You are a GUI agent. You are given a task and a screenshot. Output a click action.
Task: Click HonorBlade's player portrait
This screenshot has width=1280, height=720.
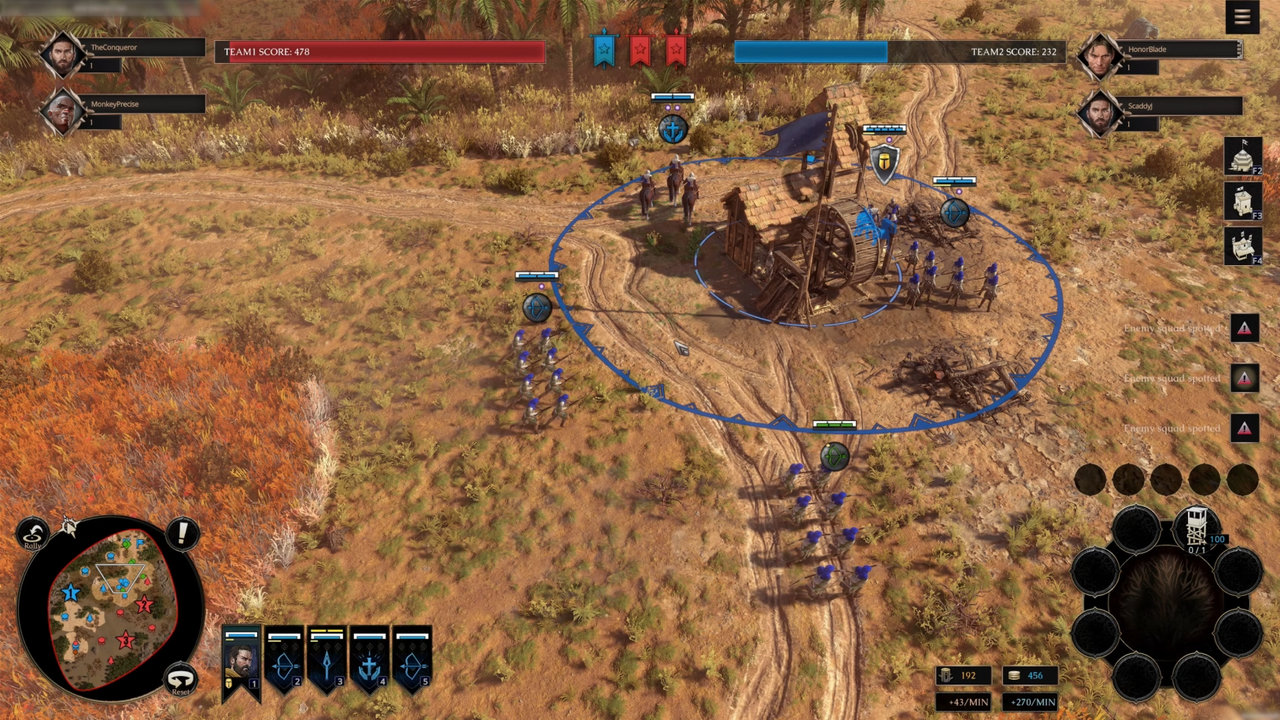[1100, 56]
